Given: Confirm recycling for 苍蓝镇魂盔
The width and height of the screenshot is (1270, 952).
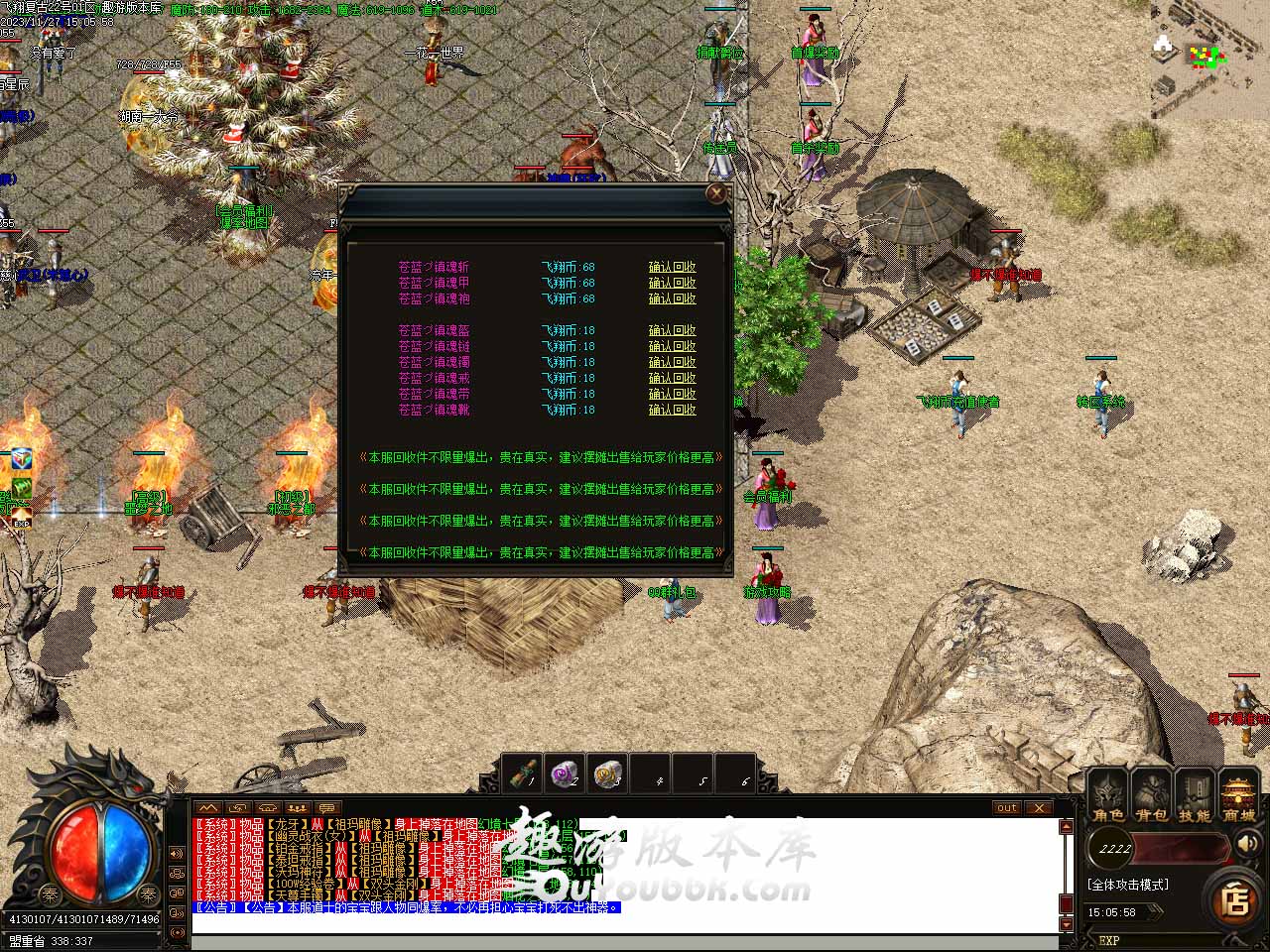Looking at the screenshot, I should [672, 330].
